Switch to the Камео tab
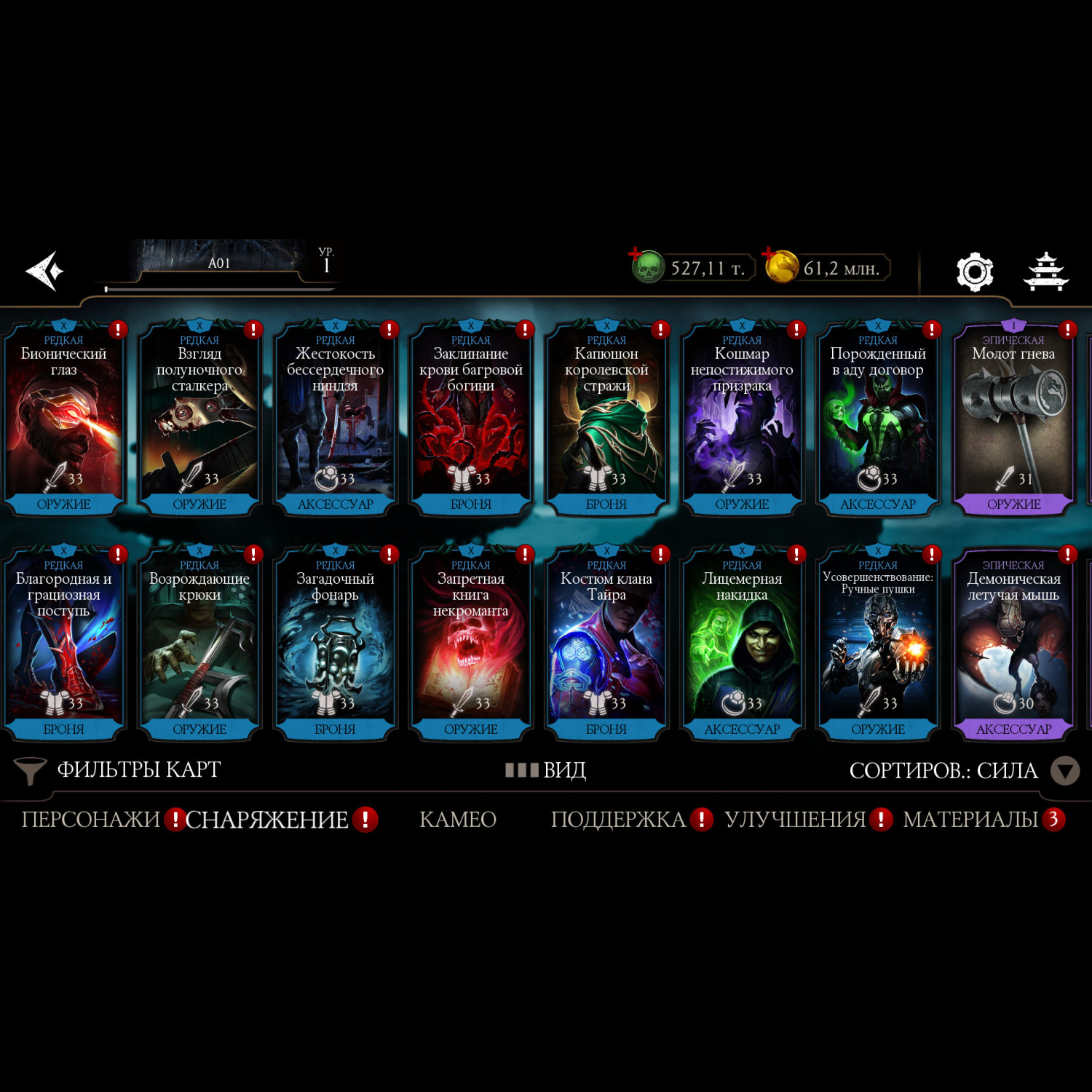1092x1092 pixels. coord(458,820)
